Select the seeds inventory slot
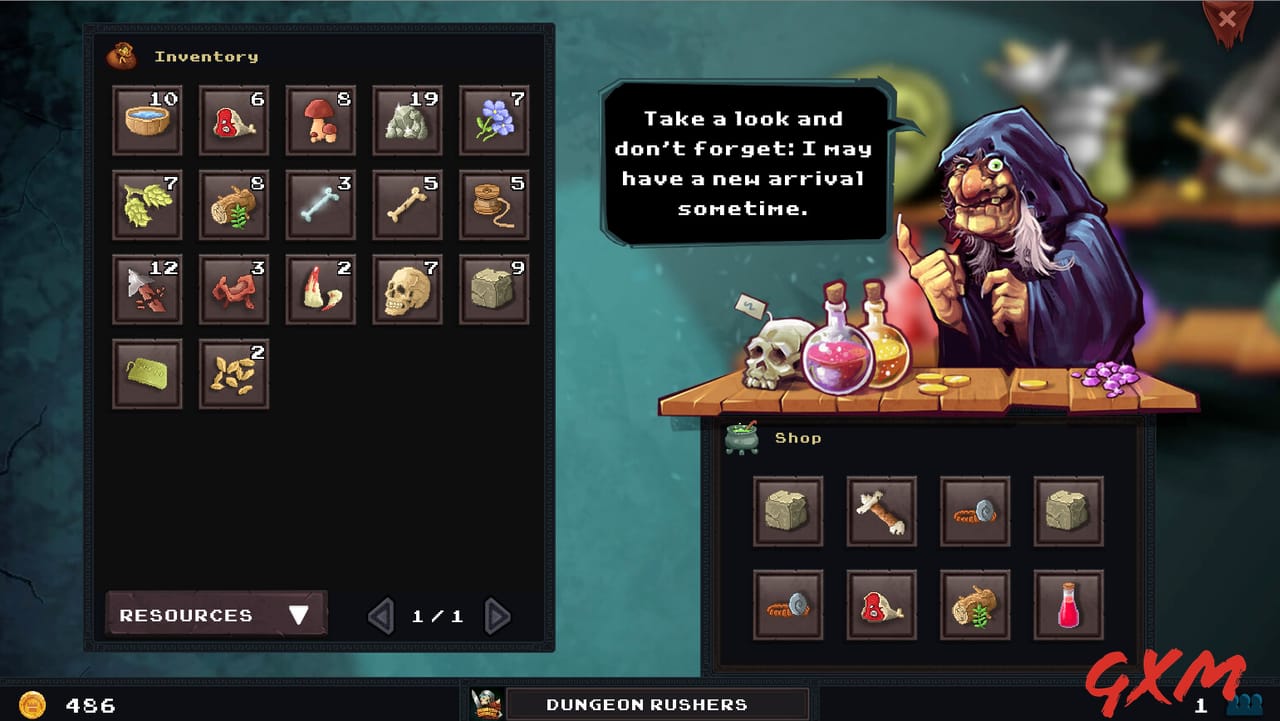The image size is (1280, 721). click(x=234, y=374)
